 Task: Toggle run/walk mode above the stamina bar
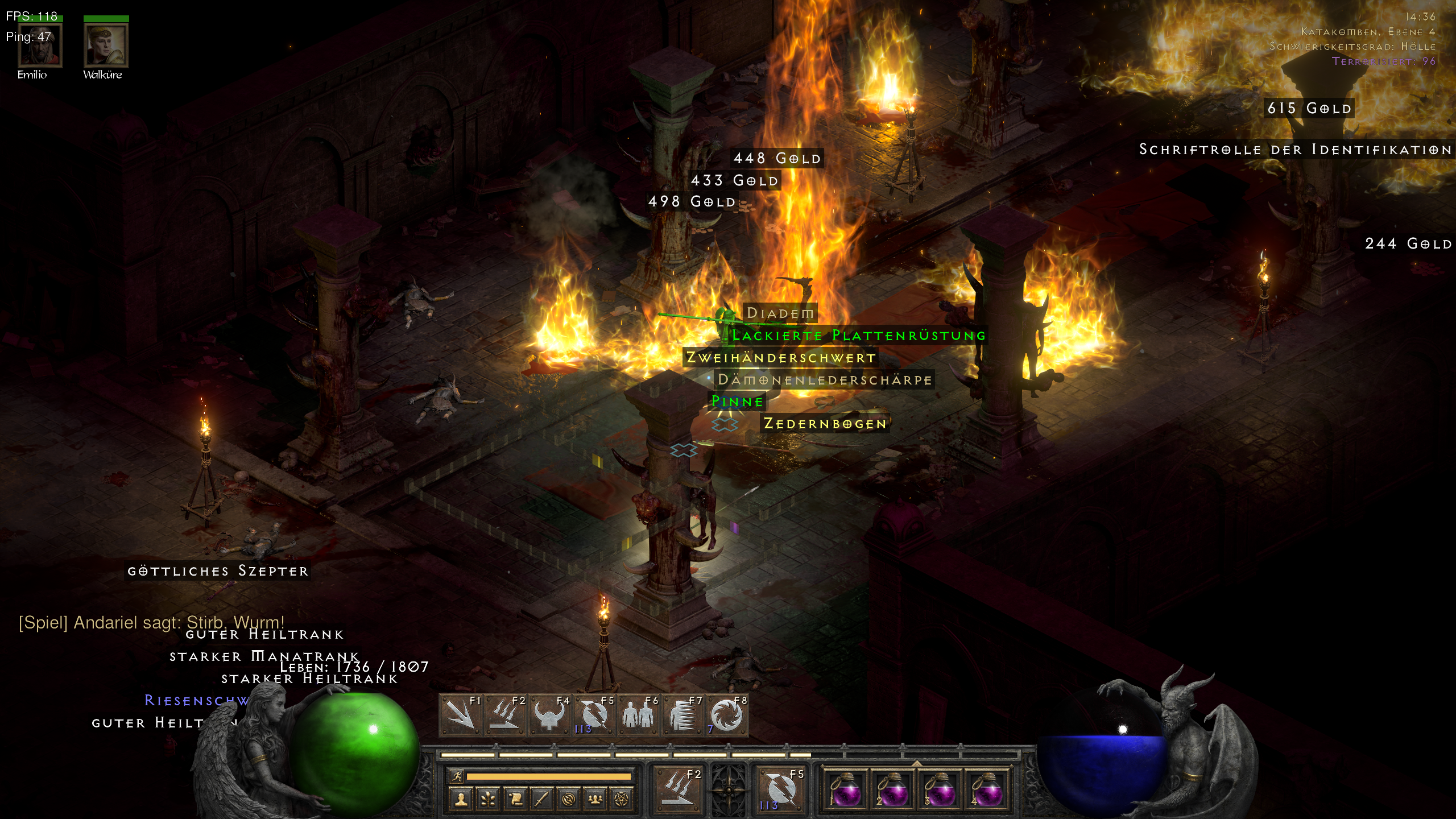456,776
